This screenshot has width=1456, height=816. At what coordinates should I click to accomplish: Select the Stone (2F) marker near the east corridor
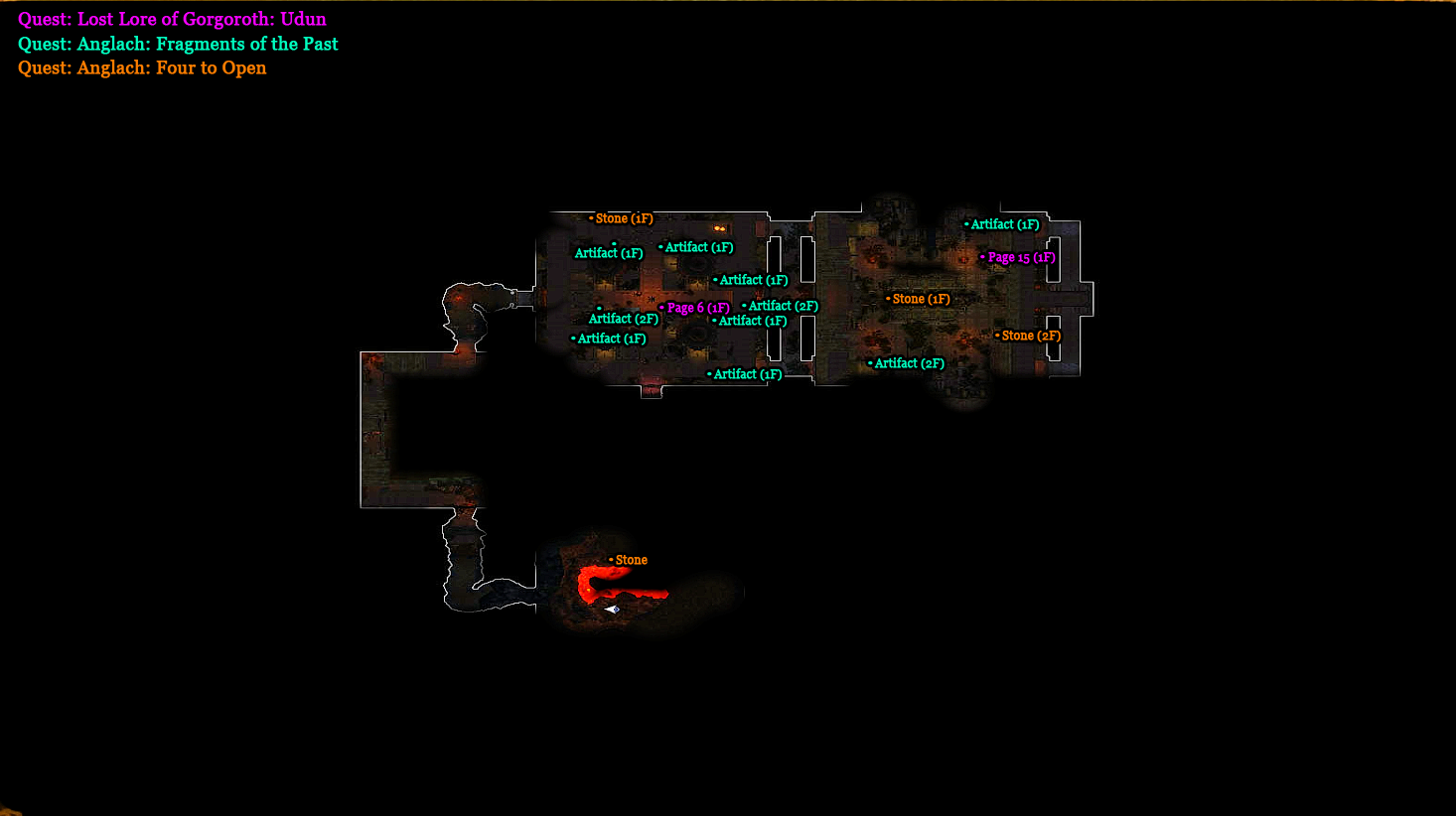point(1028,336)
